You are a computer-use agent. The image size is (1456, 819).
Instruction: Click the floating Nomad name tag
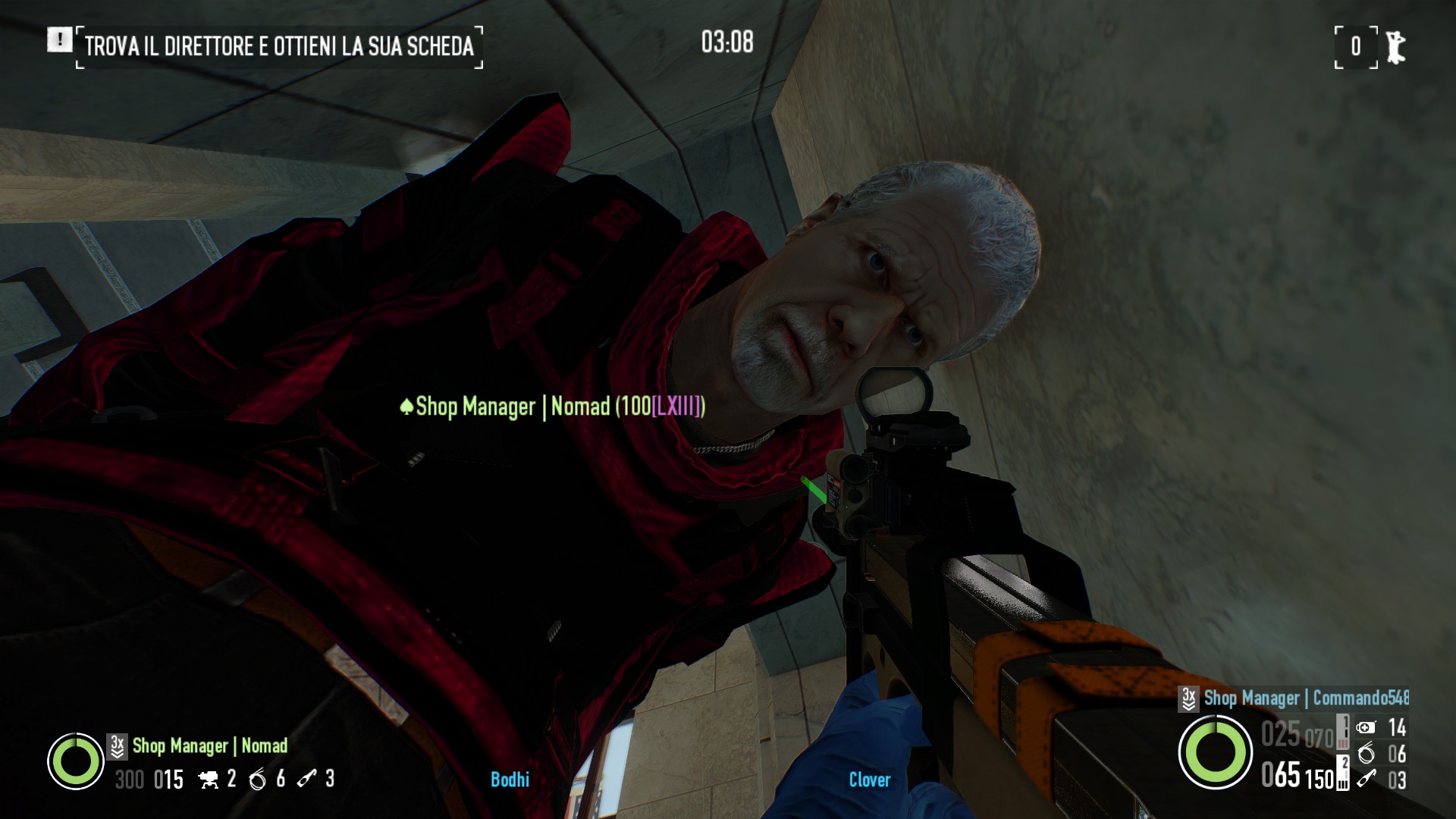tap(553, 407)
